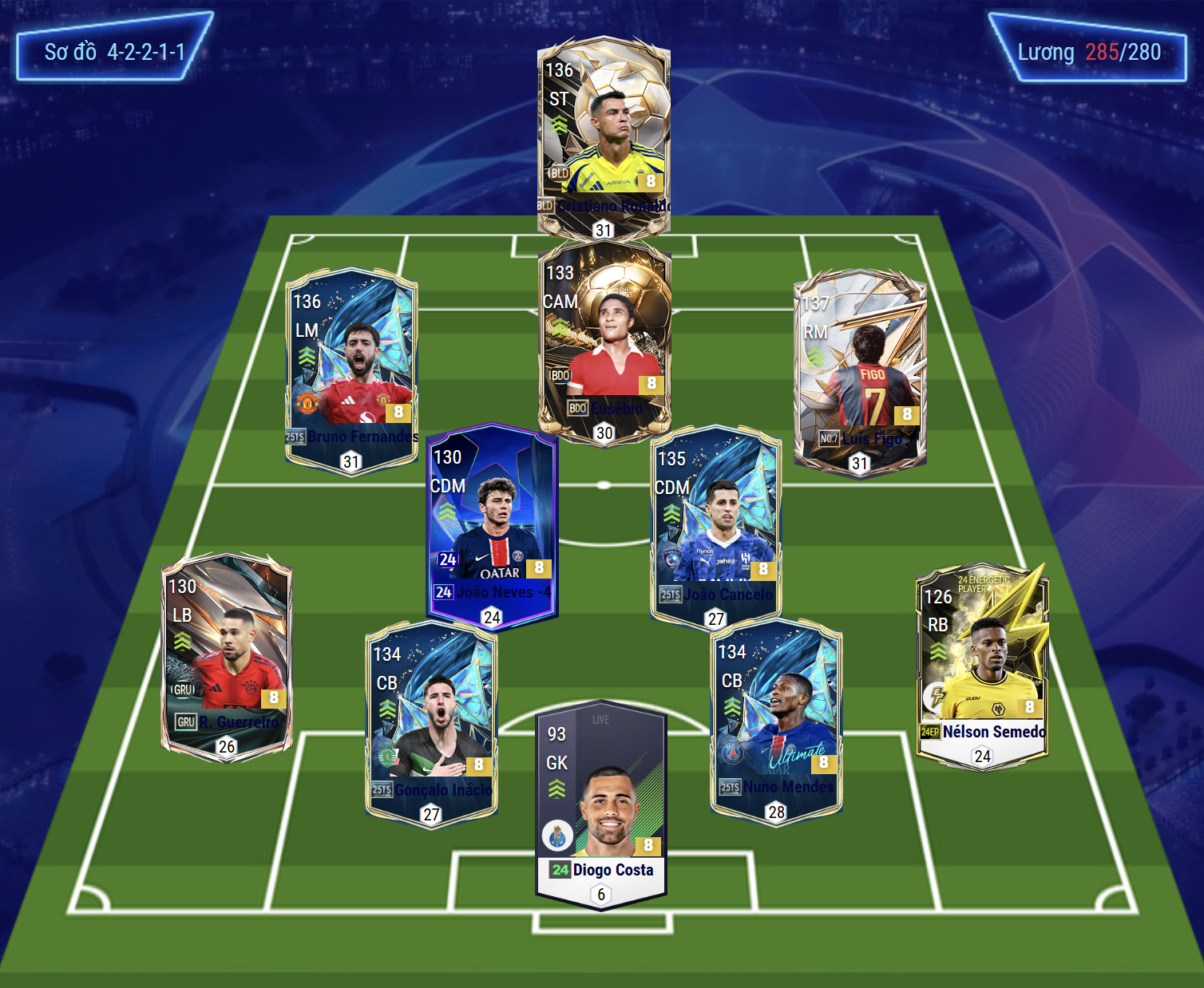1204x988 pixels.
Task: Open the 4-2-2-1-1 formation selector
Action: pyautogui.click(x=114, y=53)
